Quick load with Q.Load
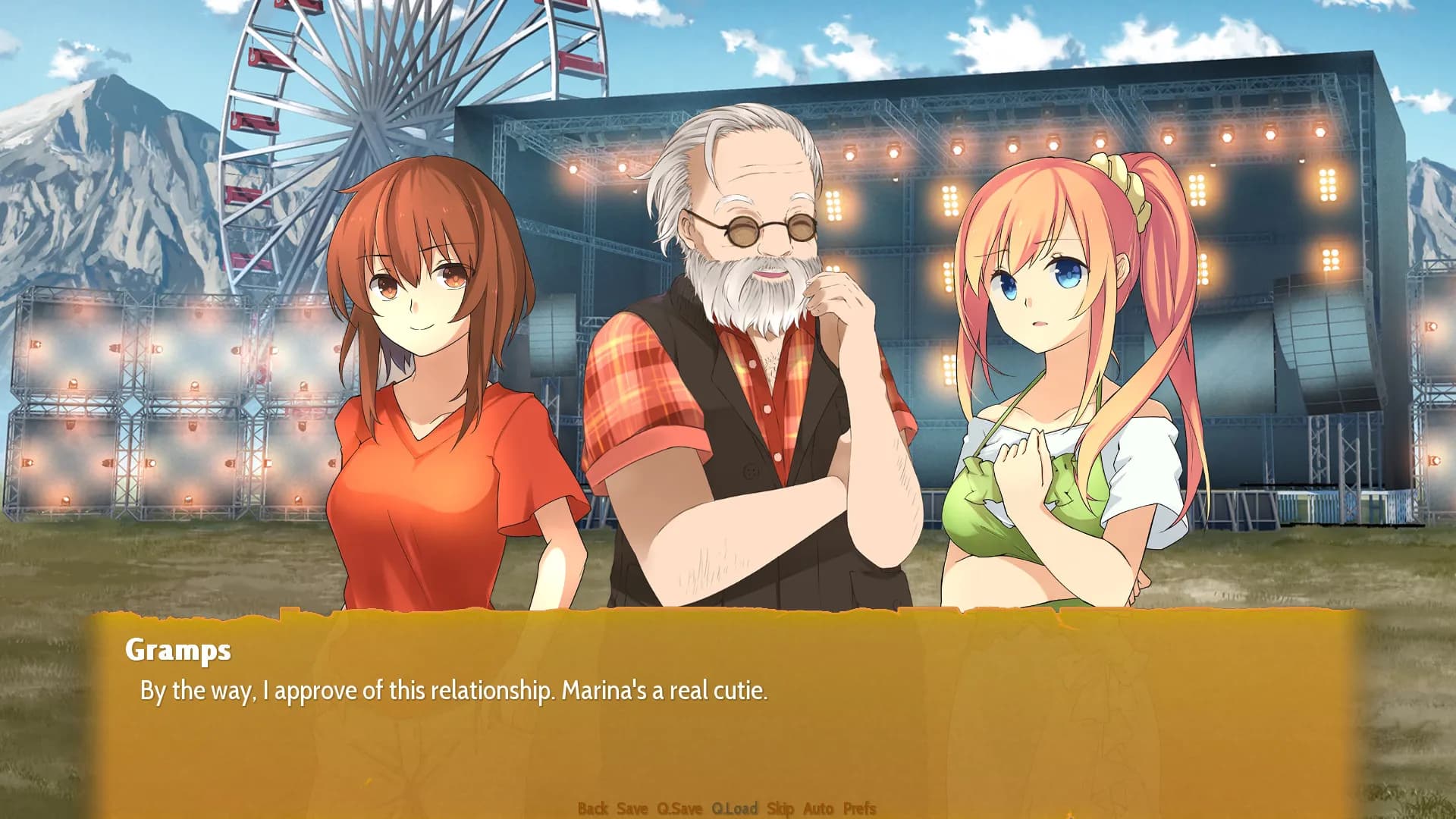The width and height of the screenshot is (1456, 819). (x=734, y=808)
